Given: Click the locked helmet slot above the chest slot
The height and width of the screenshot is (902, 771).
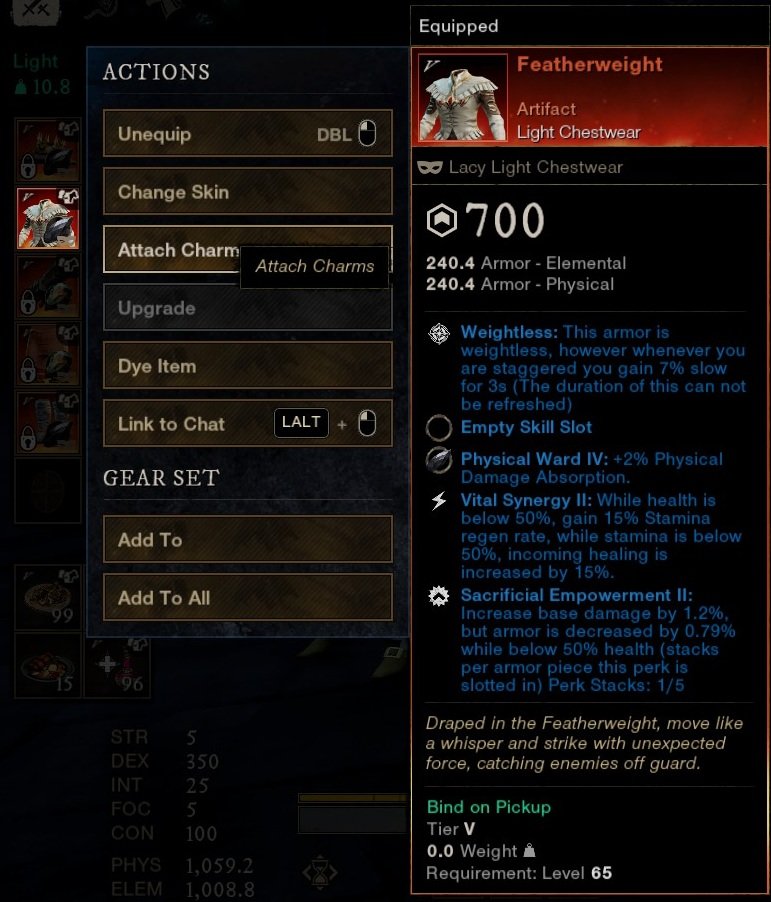Looking at the screenshot, I should (48, 150).
